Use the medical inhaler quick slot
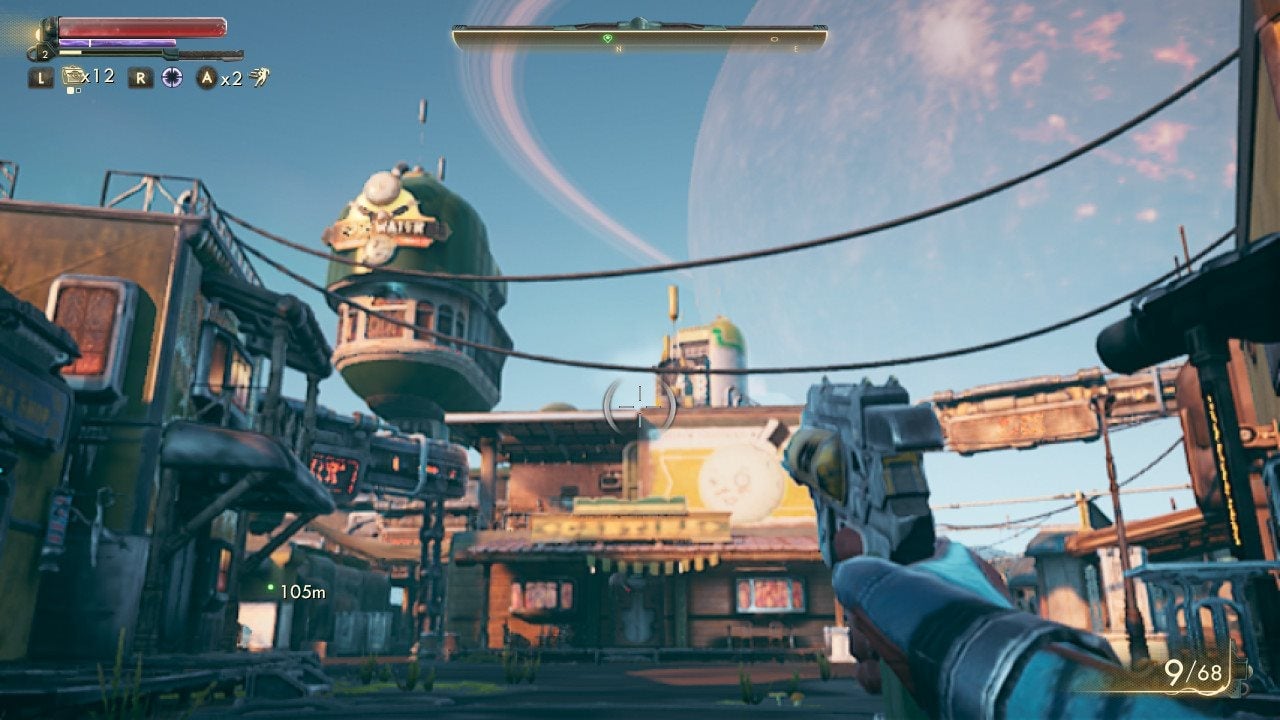The height and width of the screenshot is (720, 1280). pyautogui.click(x=72, y=76)
